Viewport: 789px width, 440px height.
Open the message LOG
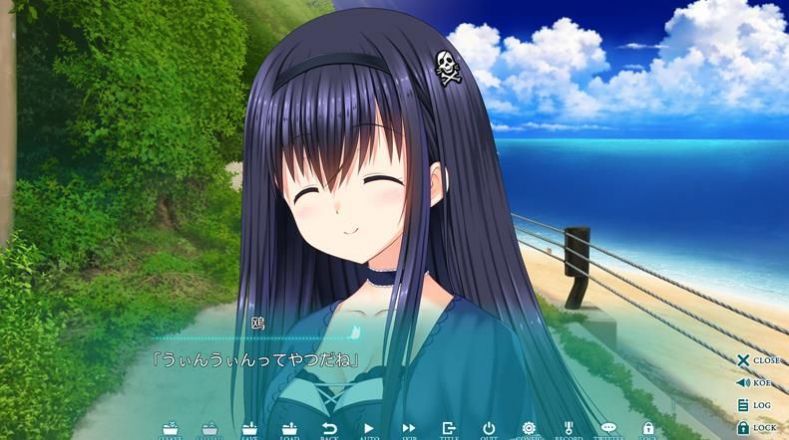758,405
